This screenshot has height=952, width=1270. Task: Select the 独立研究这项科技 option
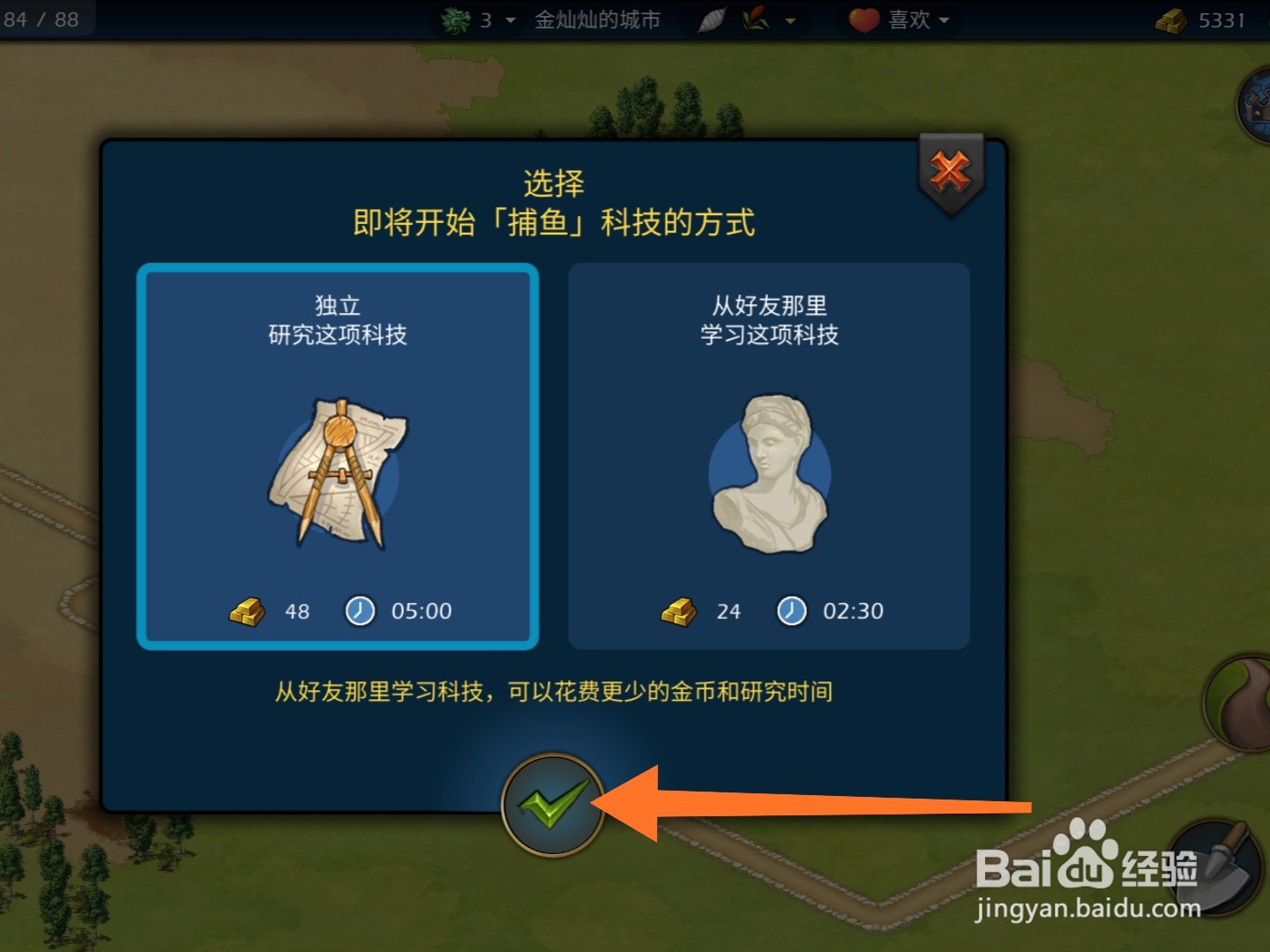click(x=338, y=456)
